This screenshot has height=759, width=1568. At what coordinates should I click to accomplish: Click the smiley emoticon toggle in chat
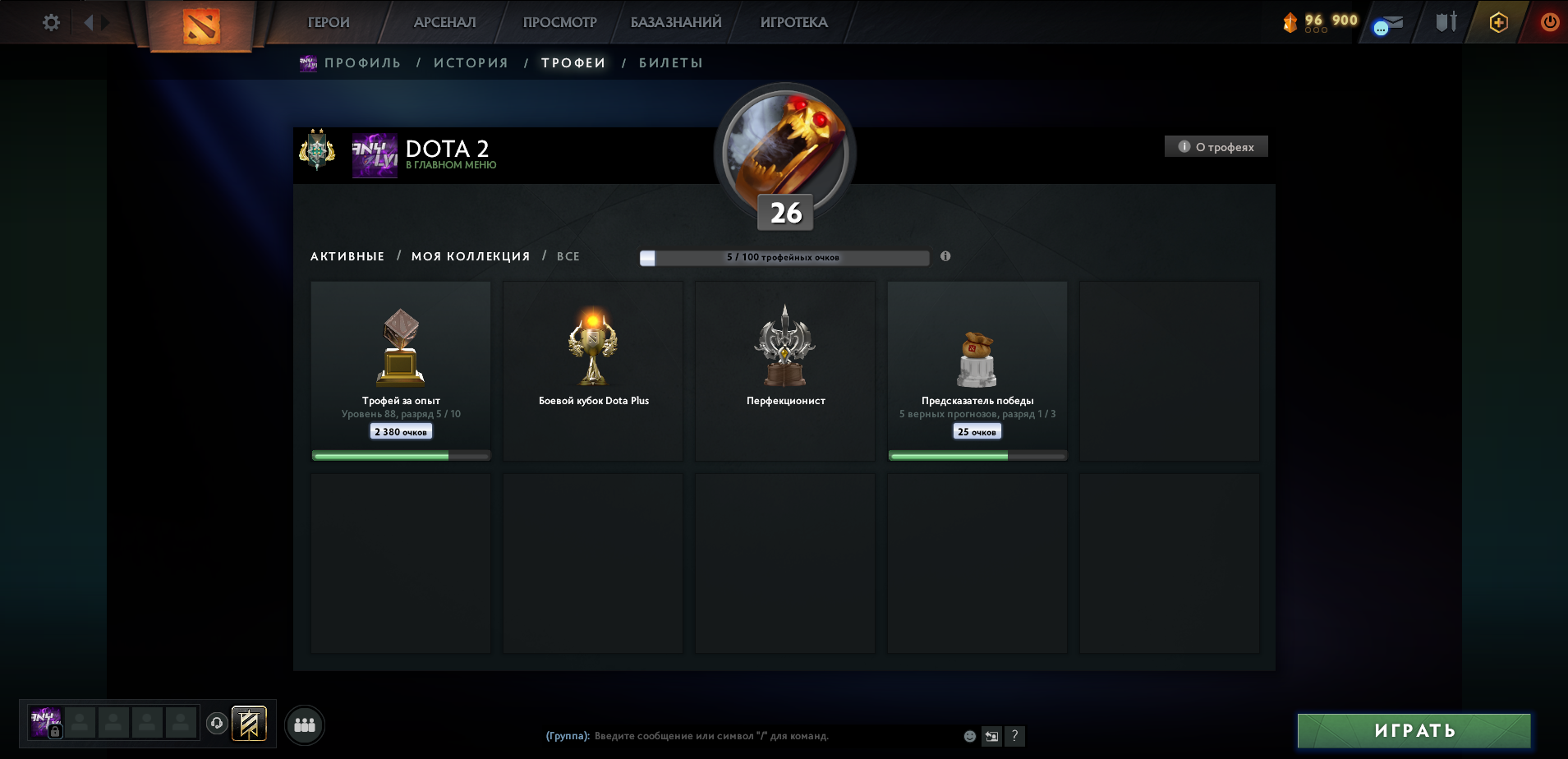point(970,737)
